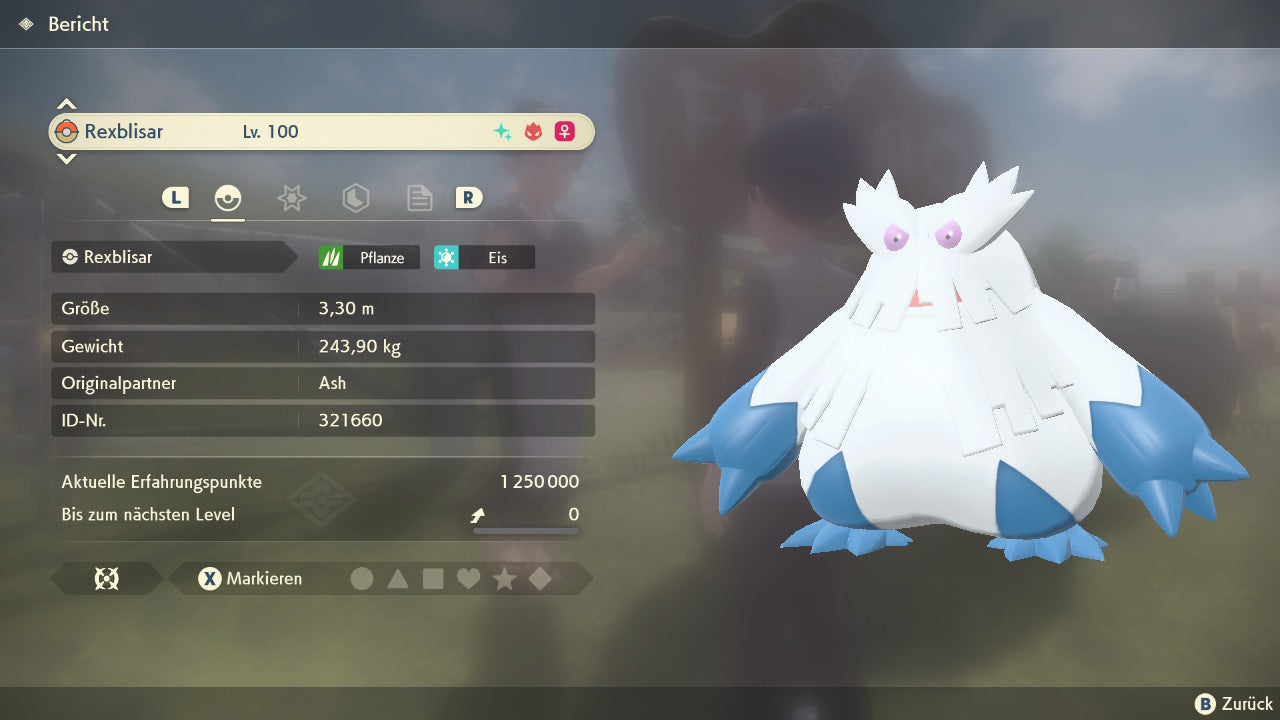Open the star-shaped stats tab
This screenshot has height=720, width=1280.
[x=291, y=198]
